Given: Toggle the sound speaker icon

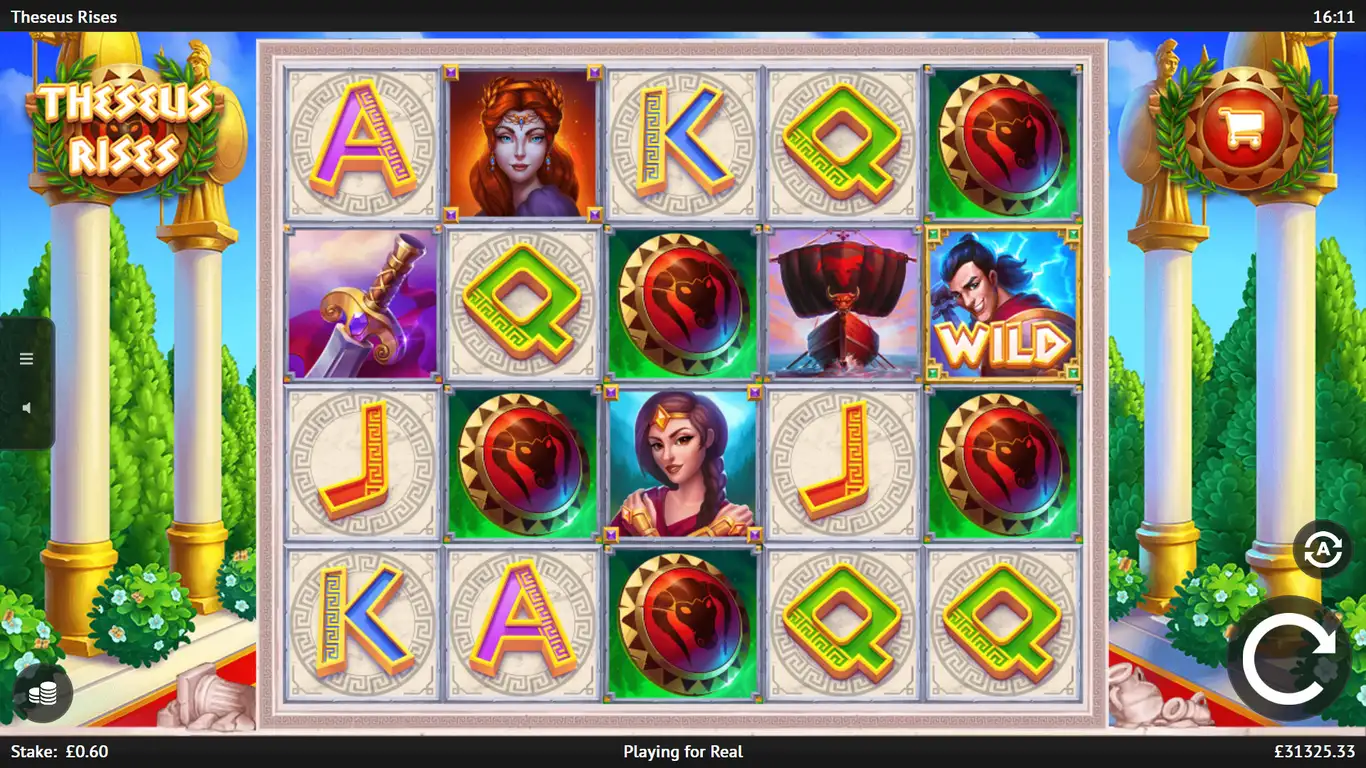Looking at the screenshot, I should [x=27, y=408].
